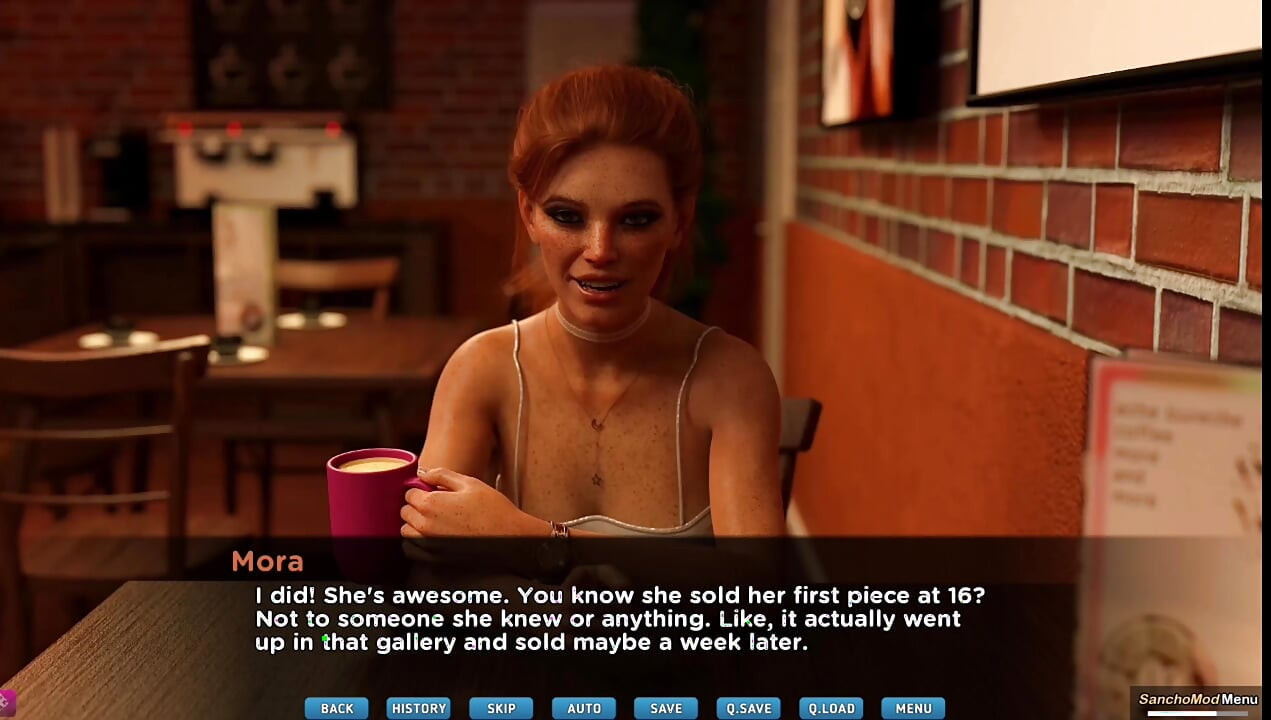Go back with the BACK button
The width and height of the screenshot is (1271, 720).
click(336, 708)
